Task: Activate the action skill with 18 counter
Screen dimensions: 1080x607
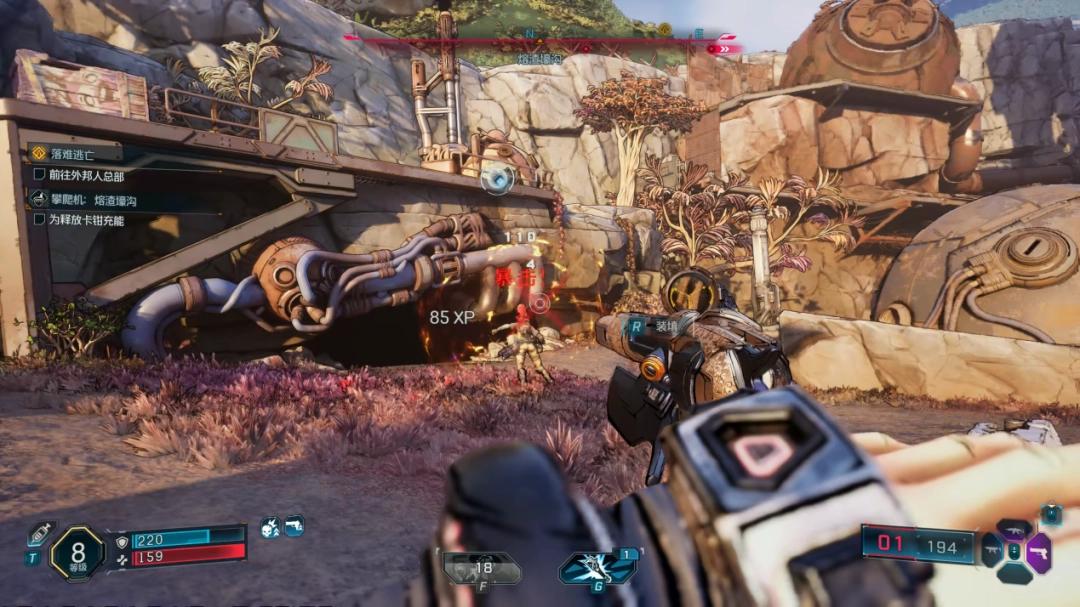Action: [482, 569]
